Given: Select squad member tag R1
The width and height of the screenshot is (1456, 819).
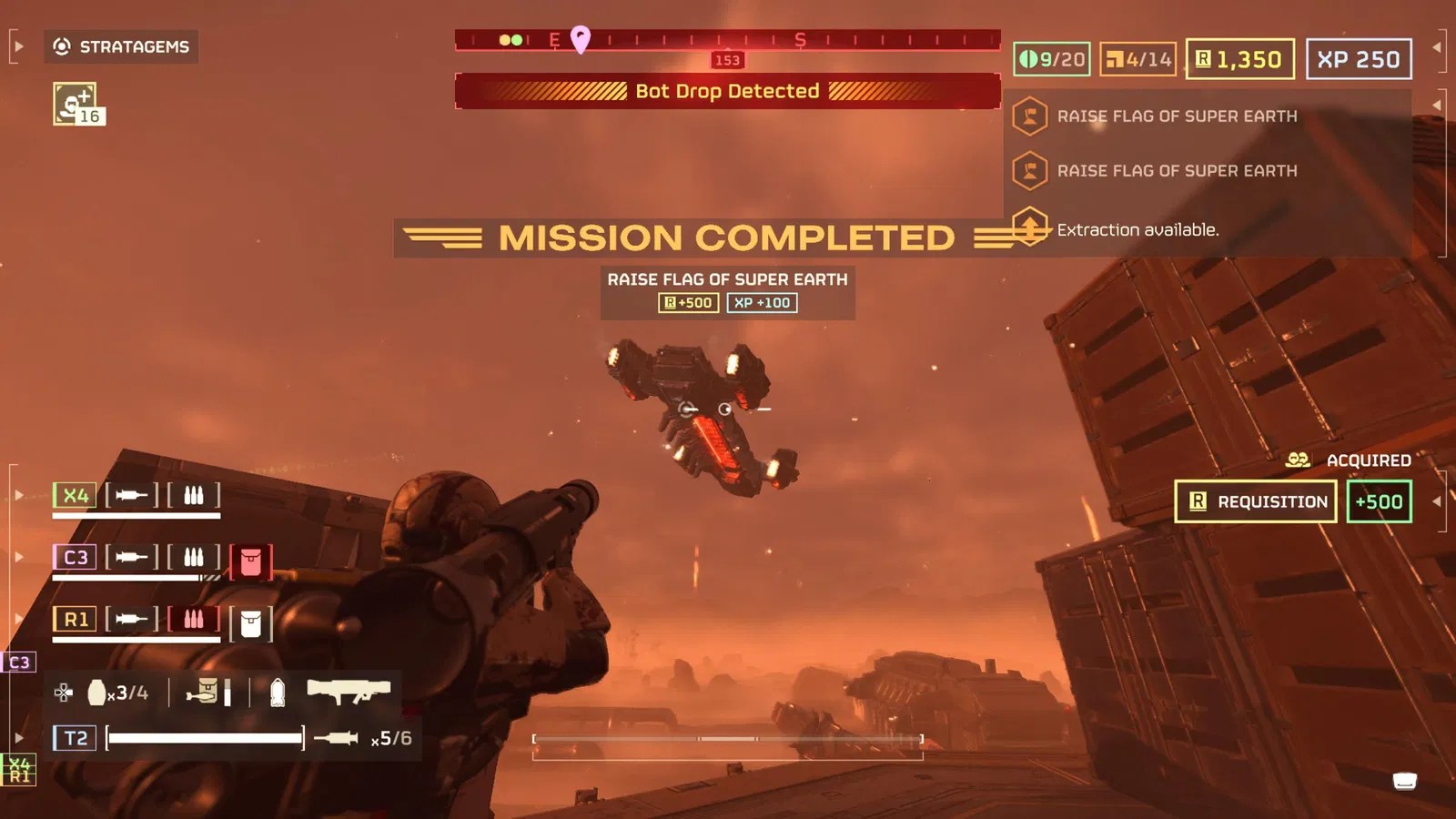Looking at the screenshot, I should tap(75, 620).
